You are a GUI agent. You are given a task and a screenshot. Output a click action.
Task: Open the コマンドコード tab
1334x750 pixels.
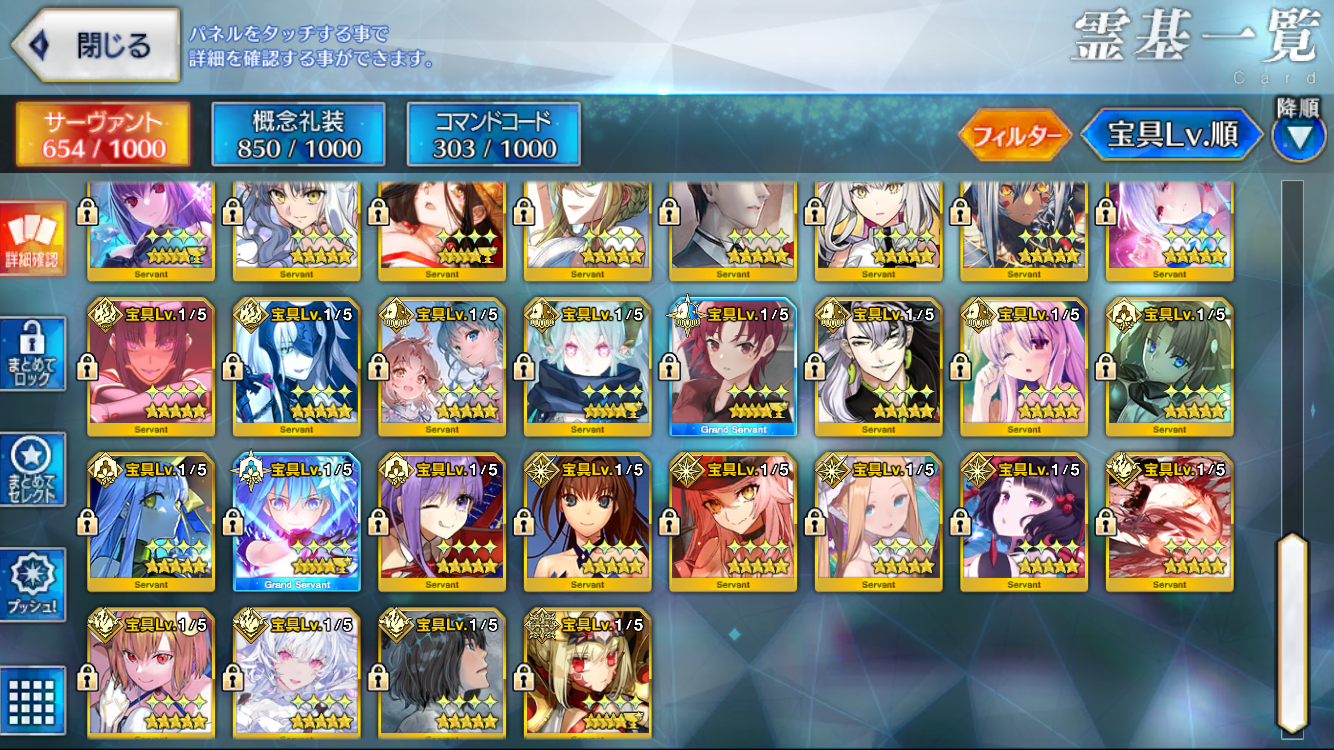click(494, 135)
